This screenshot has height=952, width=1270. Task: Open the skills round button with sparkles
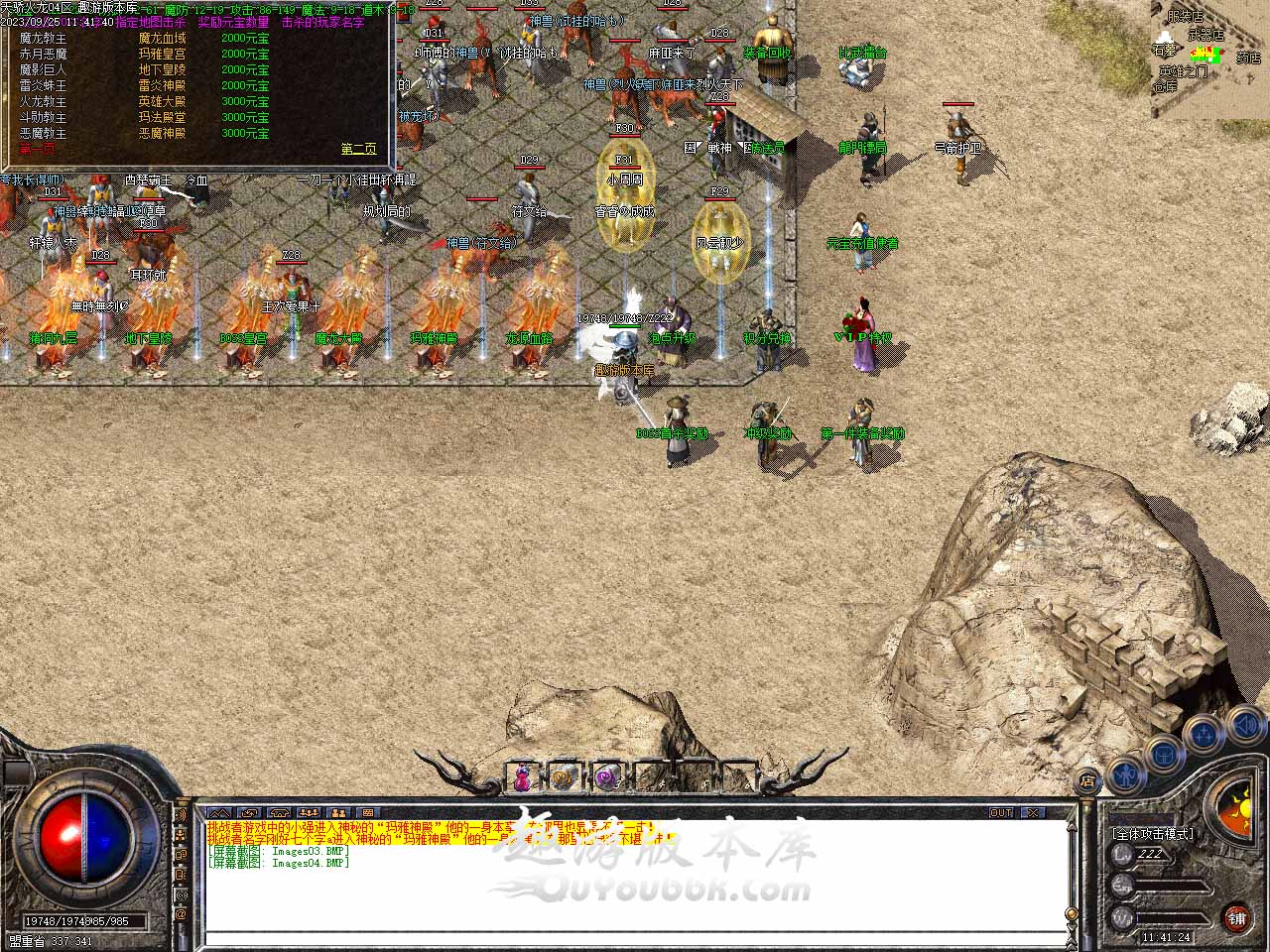click(1203, 735)
